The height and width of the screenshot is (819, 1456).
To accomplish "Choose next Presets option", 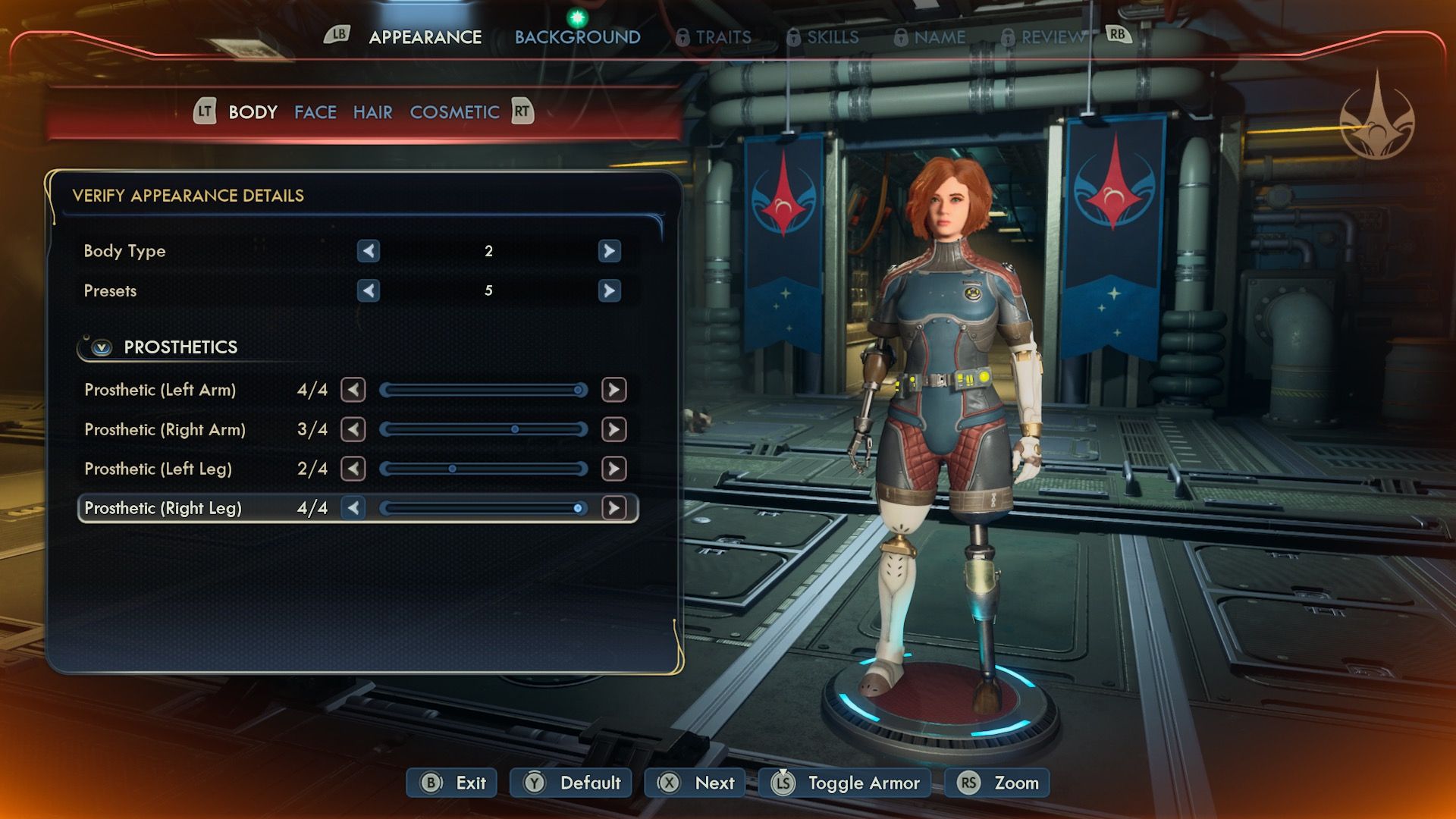I will 609,290.
